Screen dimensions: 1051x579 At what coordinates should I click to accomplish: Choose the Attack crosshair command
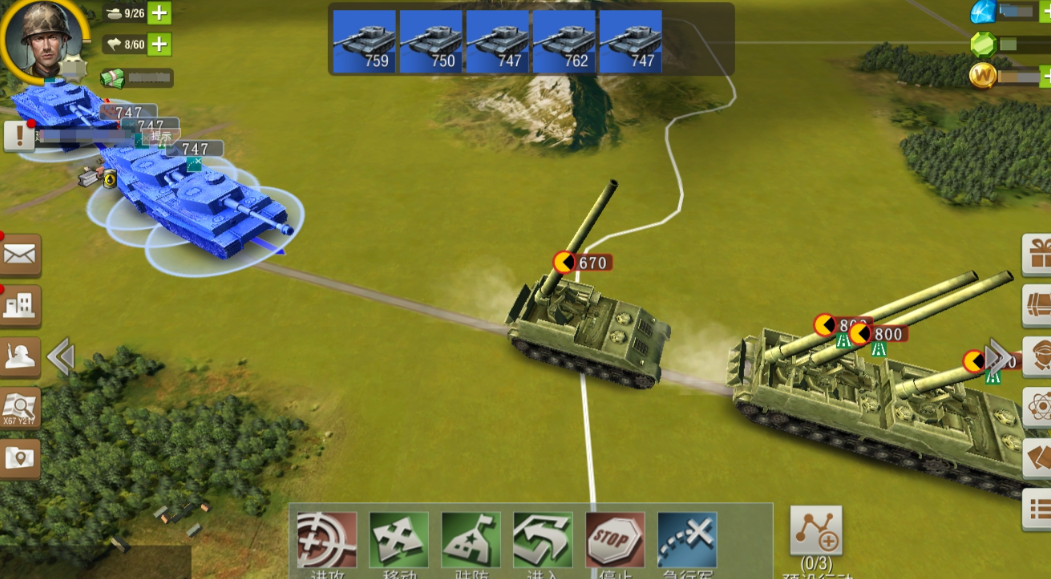[327, 542]
